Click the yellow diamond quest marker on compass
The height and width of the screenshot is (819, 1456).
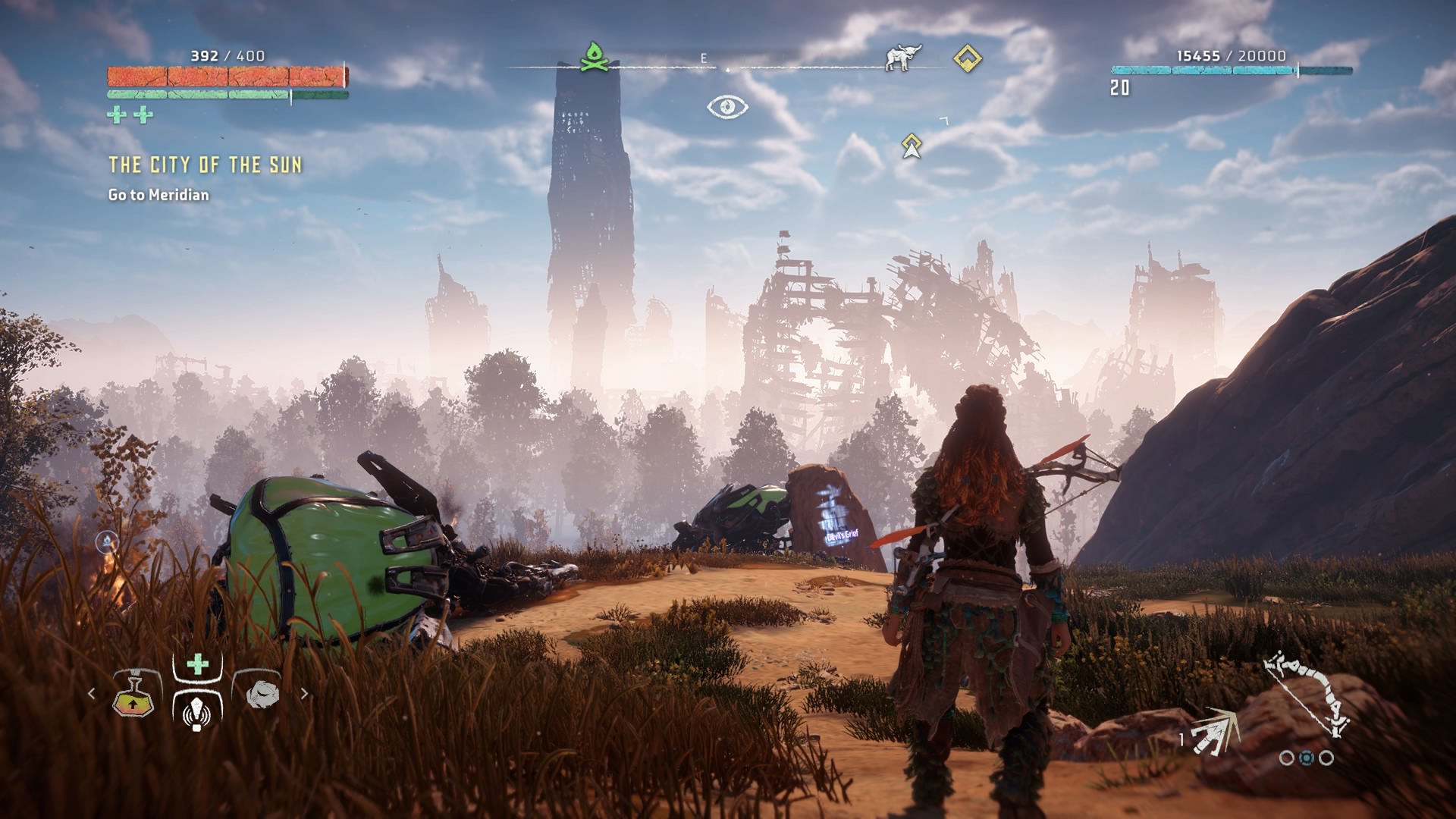[x=967, y=58]
